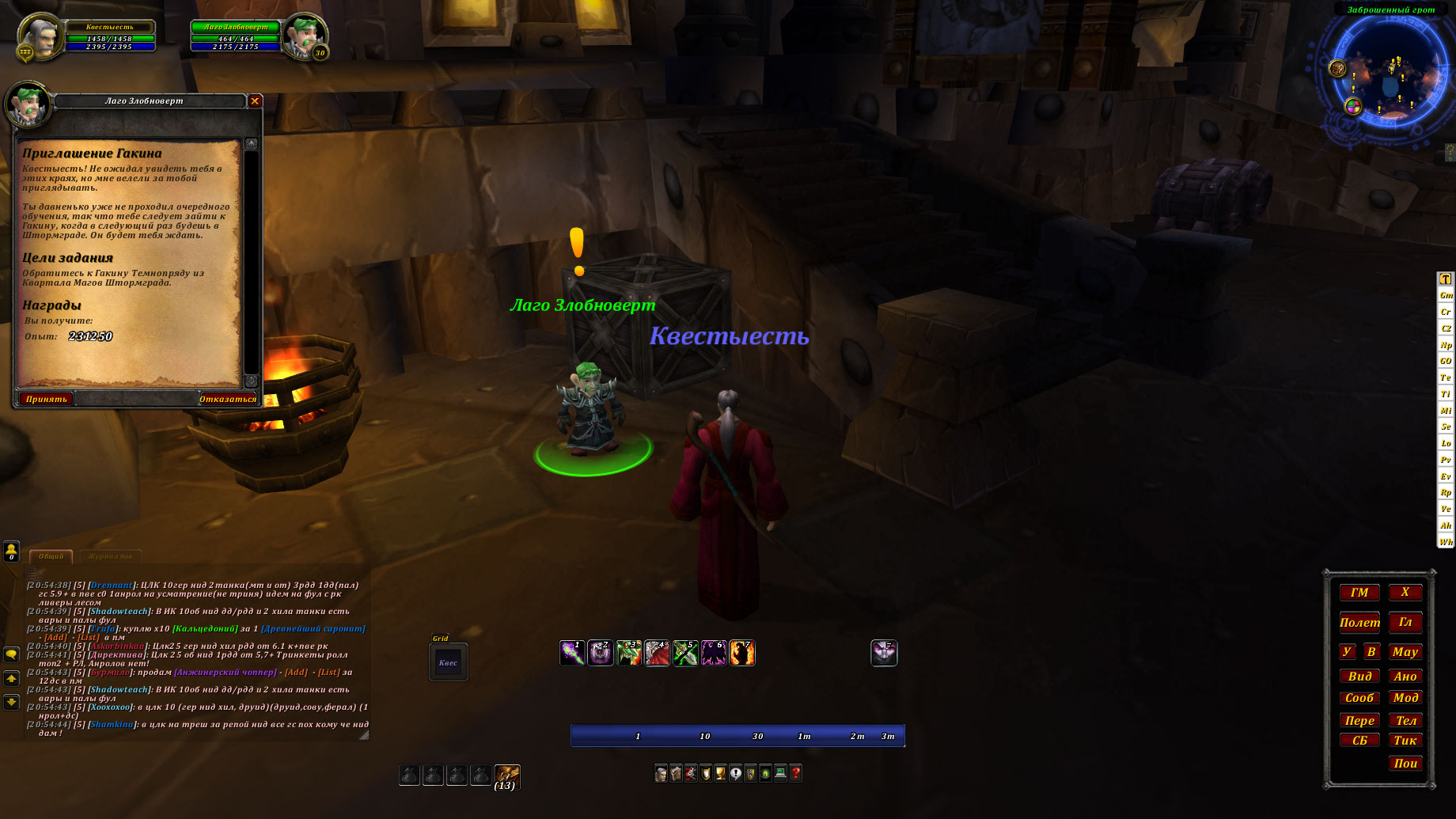This screenshot has height=819, width=1456.
Task: Open the red question mark help icon
Action: click(795, 773)
